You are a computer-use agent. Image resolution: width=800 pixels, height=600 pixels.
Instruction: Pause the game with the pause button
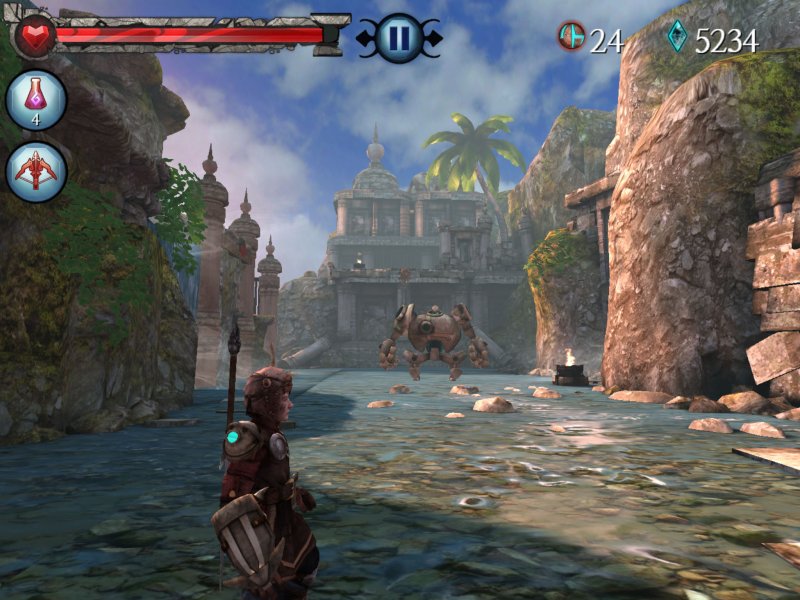pos(398,39)
